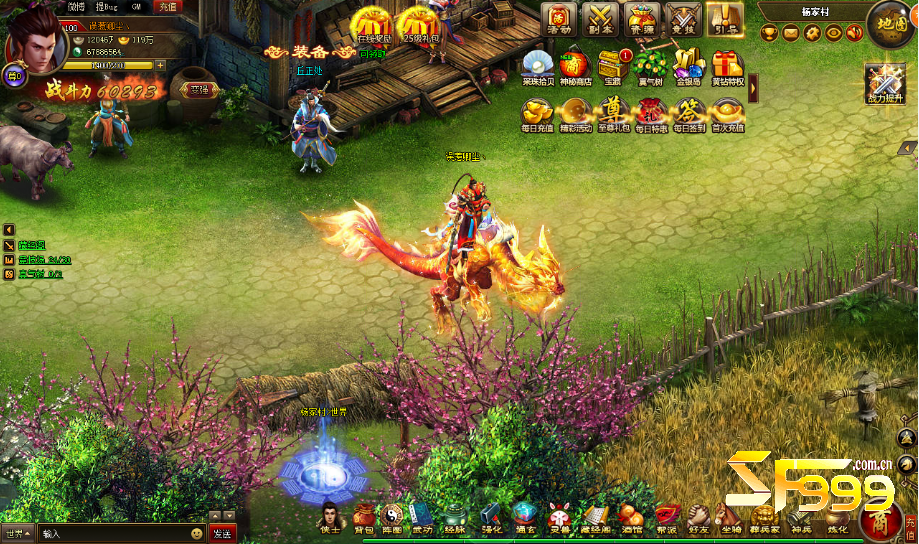Screen dimensions: 919x544
Task: Toggle the sound speaker icon
Action: tap(853, 33)
